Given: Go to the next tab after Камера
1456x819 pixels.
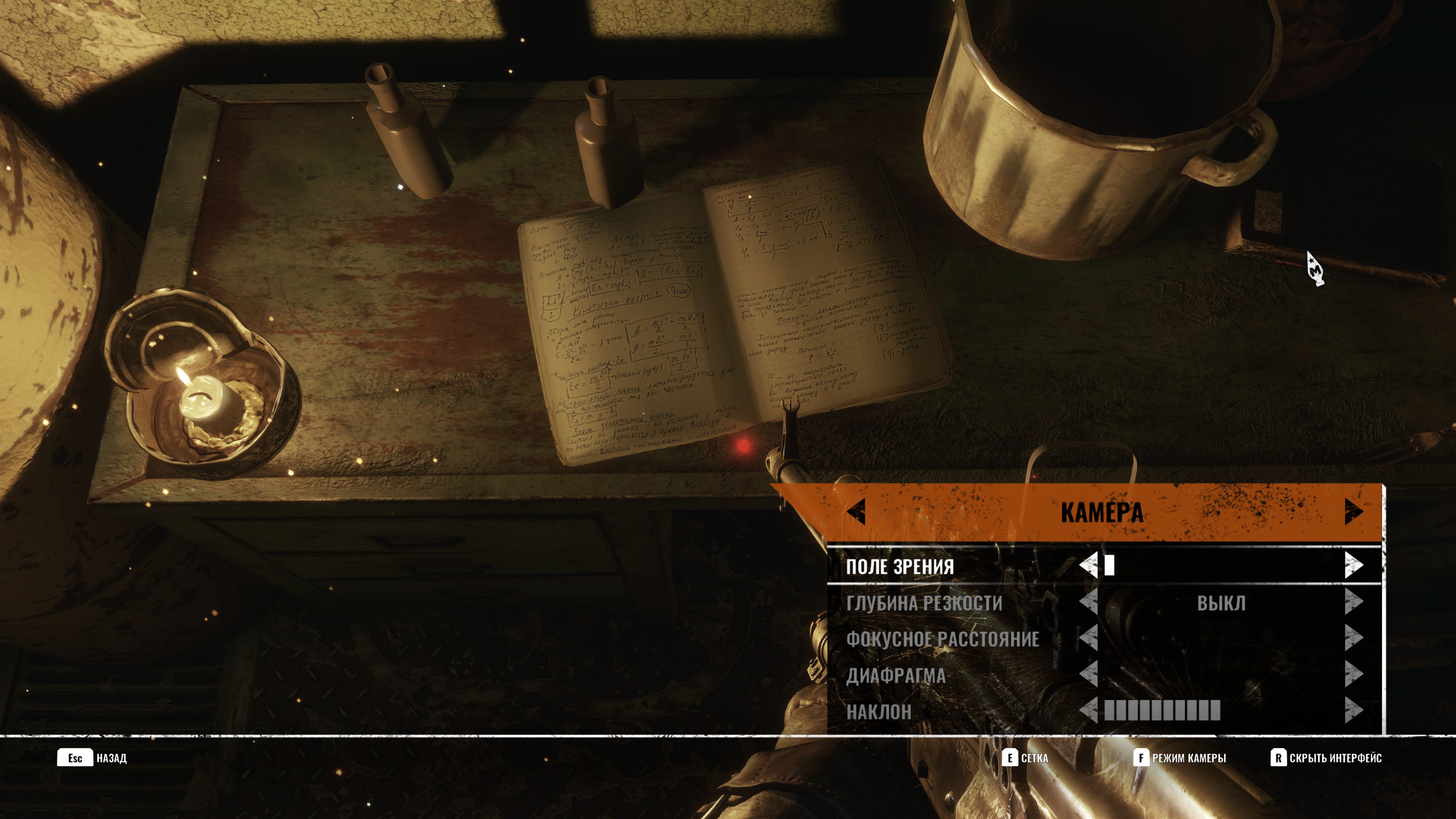Looking at the screenshot, I should [1353, 511].
